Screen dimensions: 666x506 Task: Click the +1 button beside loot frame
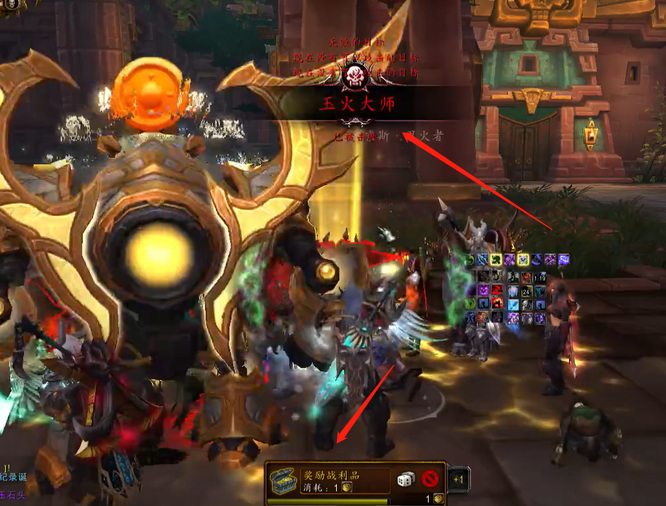458,479
